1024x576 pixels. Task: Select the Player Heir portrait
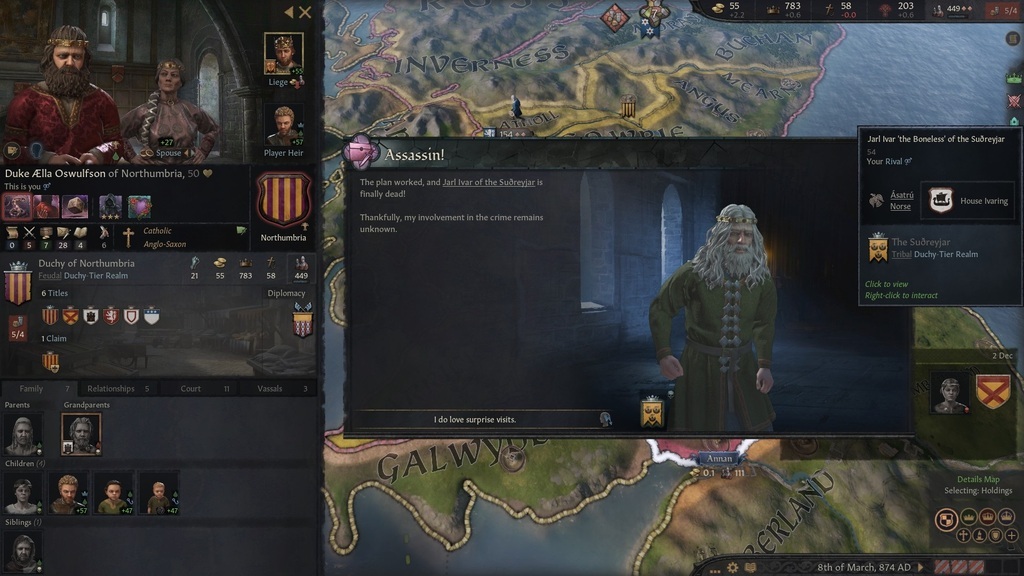click(283, 125)
